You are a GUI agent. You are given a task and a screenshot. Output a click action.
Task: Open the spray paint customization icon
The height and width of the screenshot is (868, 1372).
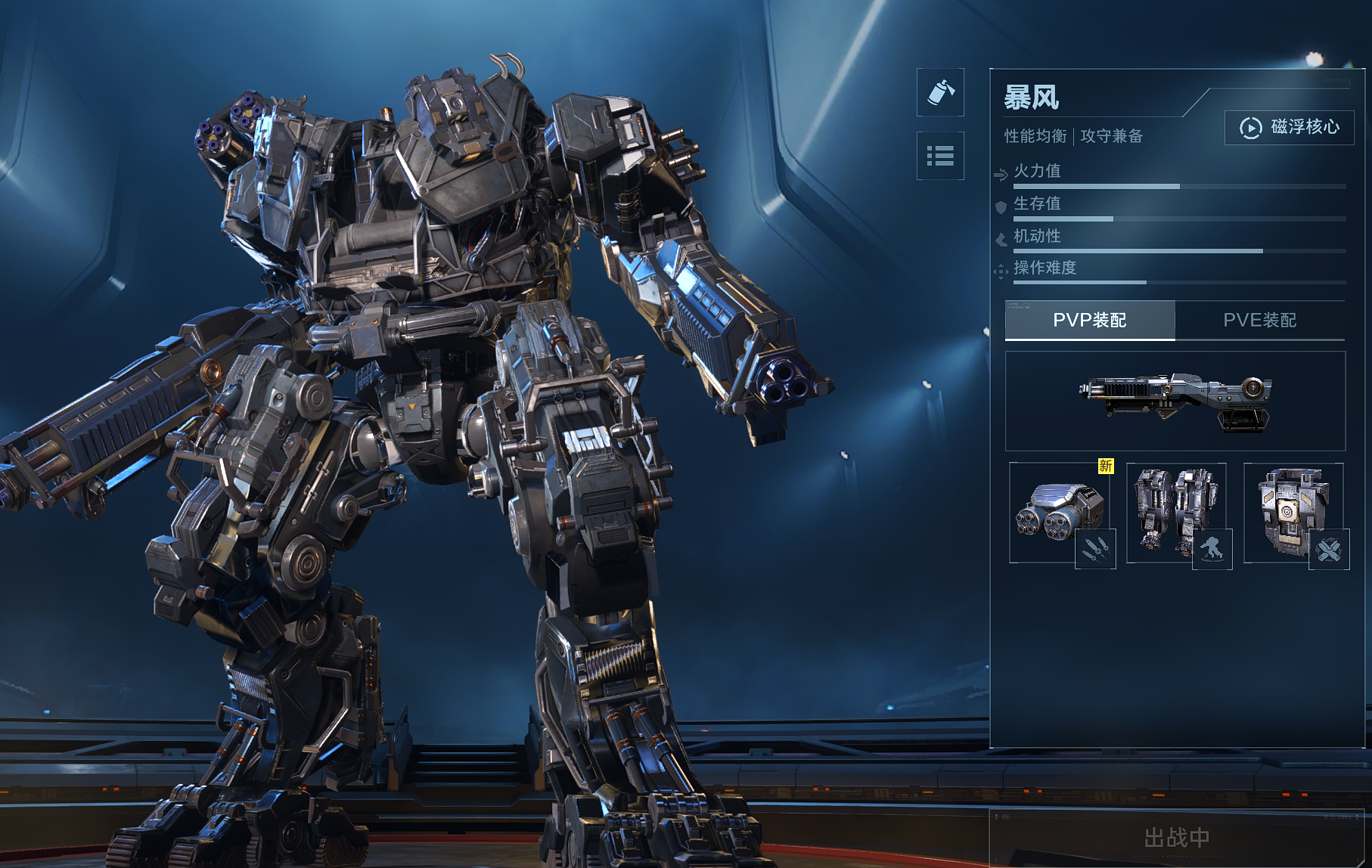pyautogui.click(x=940, y=92)
